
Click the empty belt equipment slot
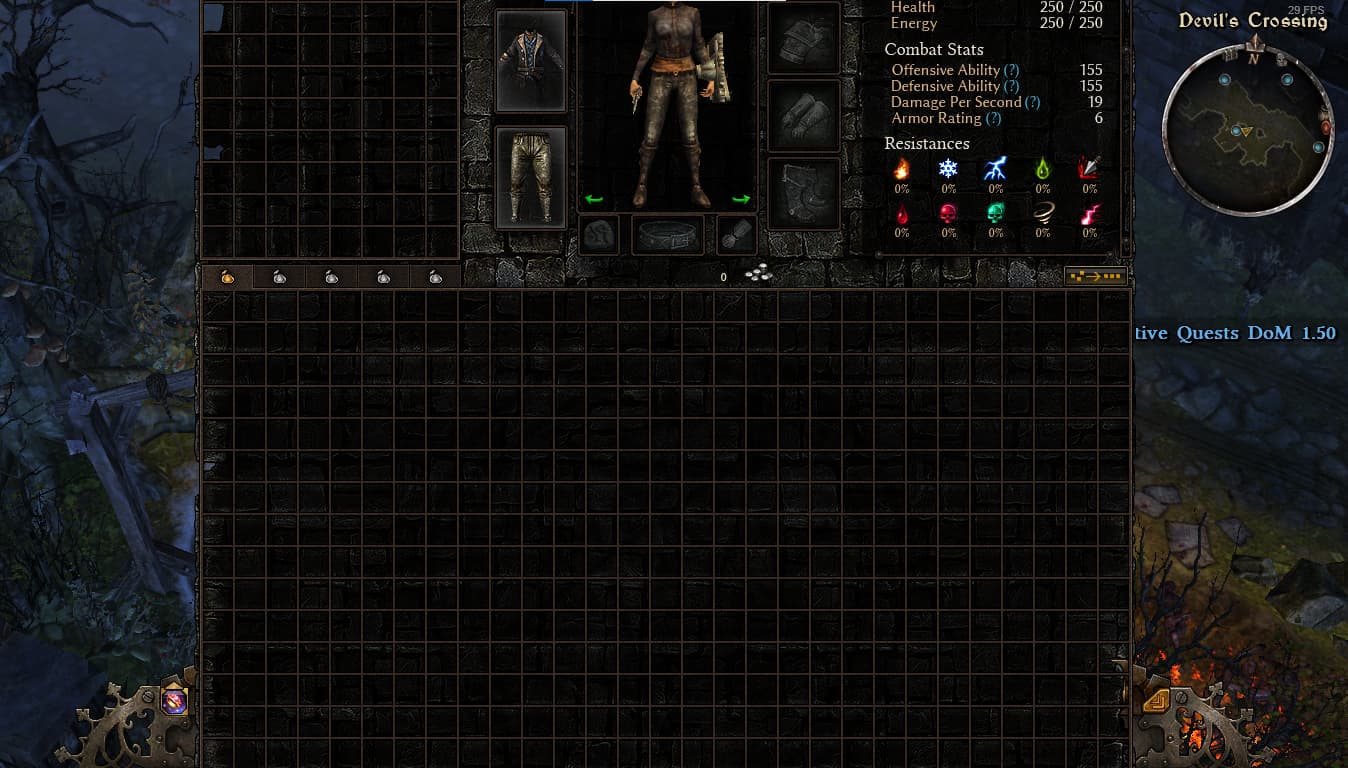(x=668, y=236)
